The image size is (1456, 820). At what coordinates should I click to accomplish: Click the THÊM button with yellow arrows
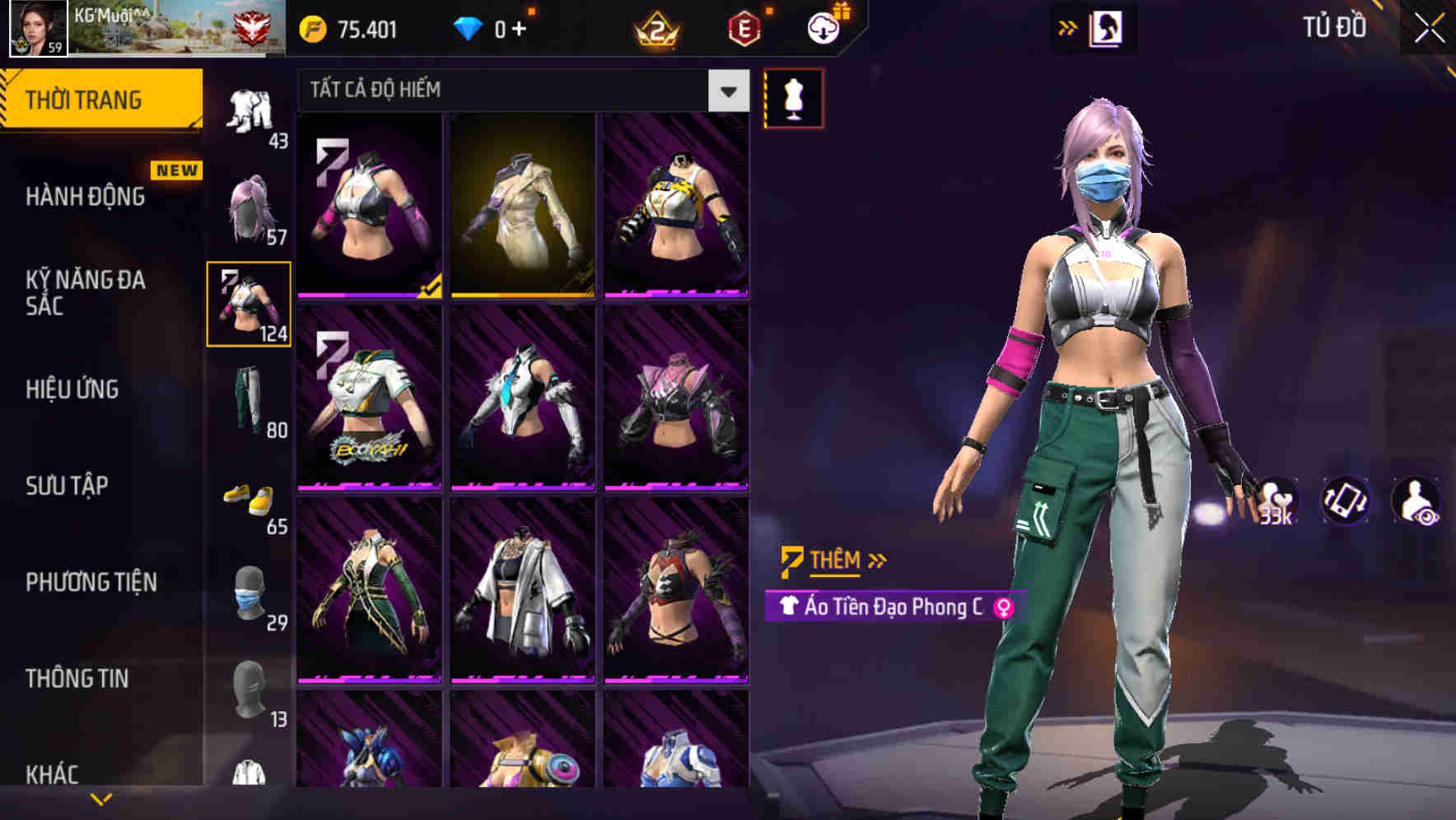coord(833,560)
